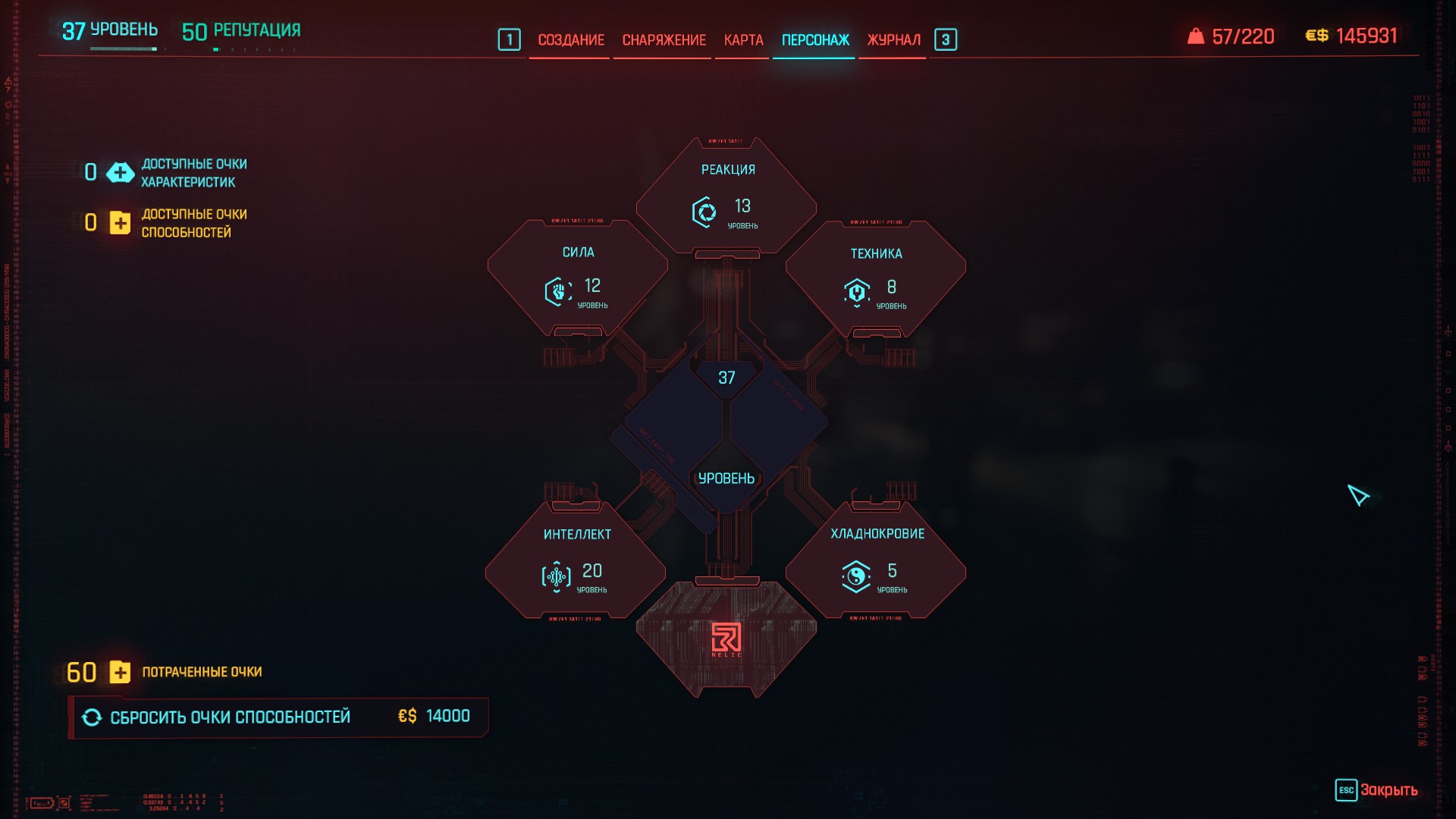Select the Персонаж tab
The image size is (1456, 819).
[815, 39]
